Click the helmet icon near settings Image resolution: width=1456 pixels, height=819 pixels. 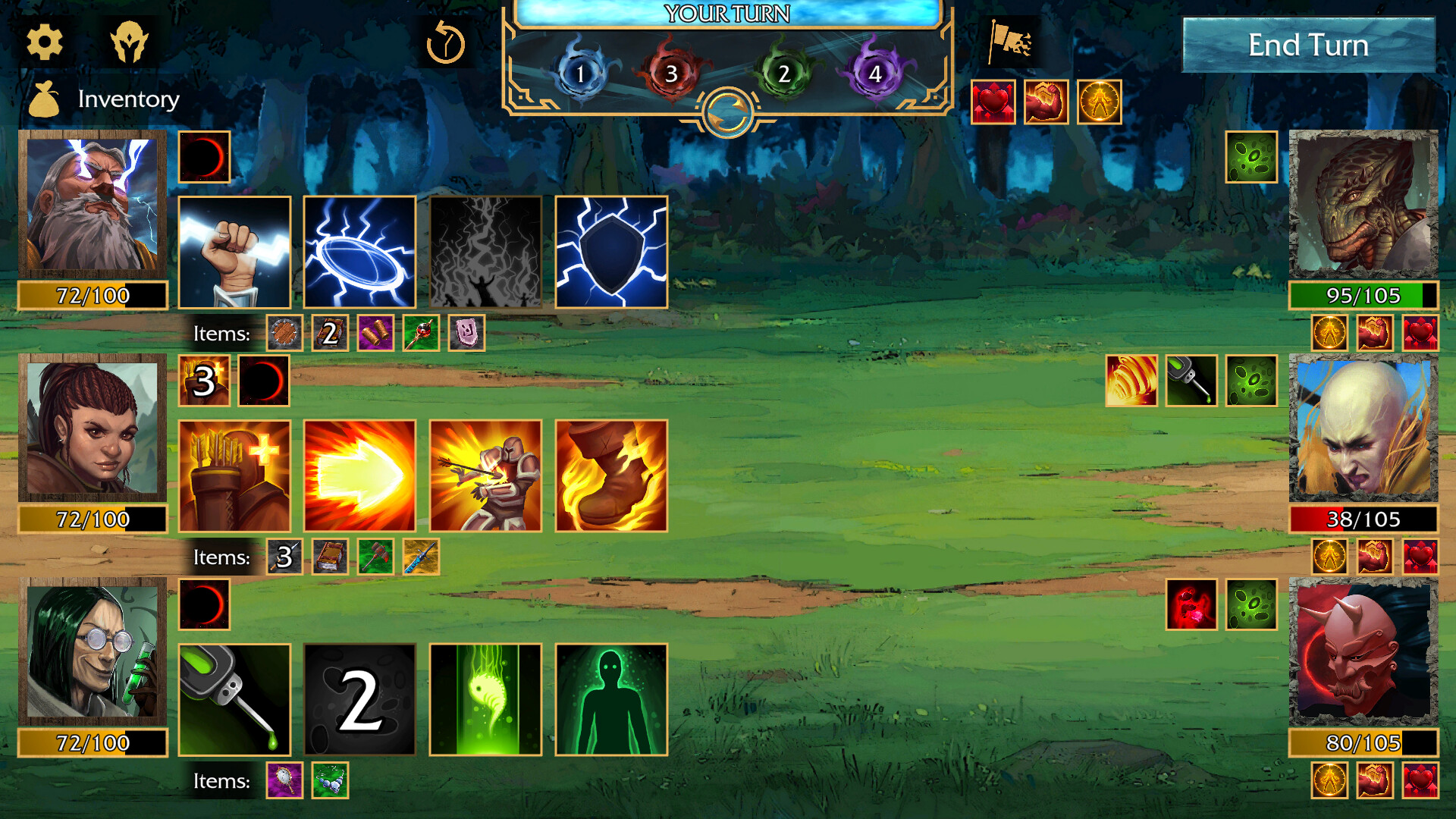pyautogui.click(x=130, y=42)
